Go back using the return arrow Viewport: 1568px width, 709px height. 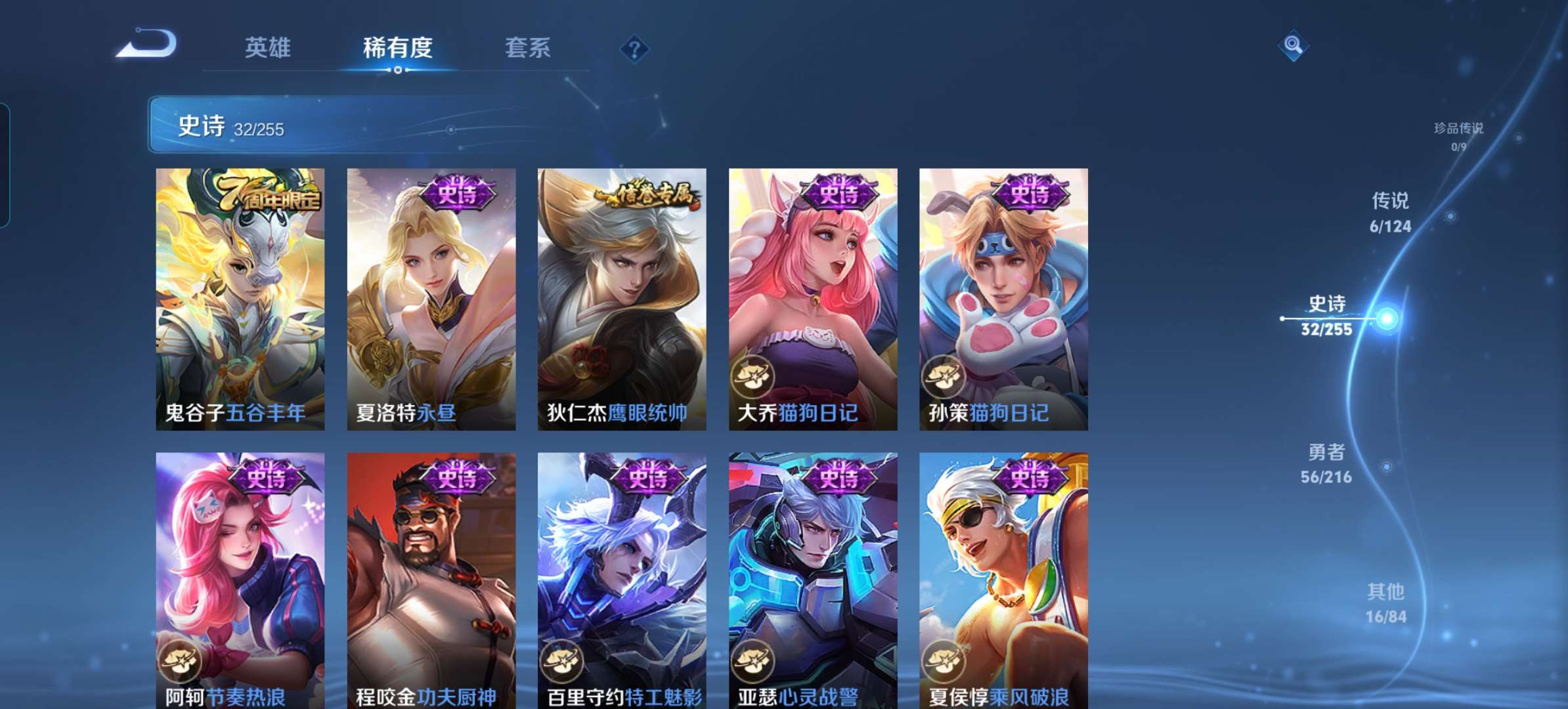coord(147,45)
